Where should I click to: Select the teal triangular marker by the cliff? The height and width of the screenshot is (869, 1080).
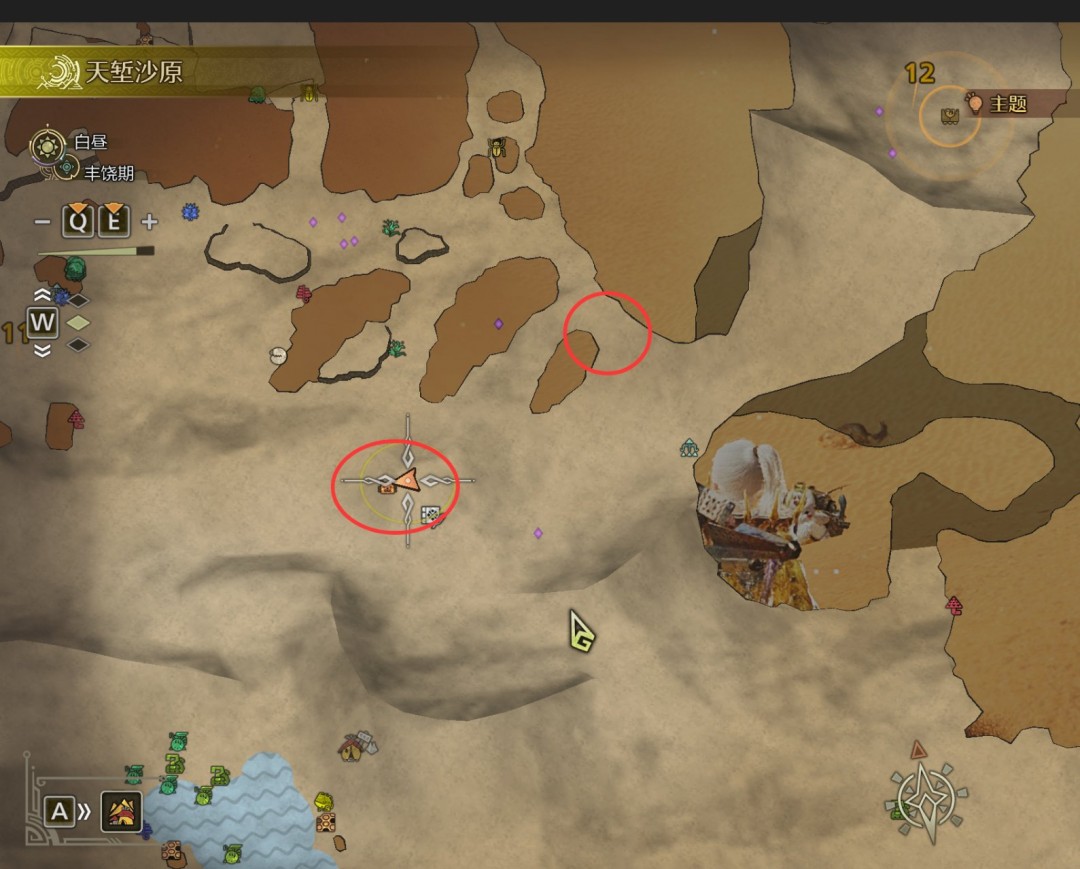click(x=689, y=448)
